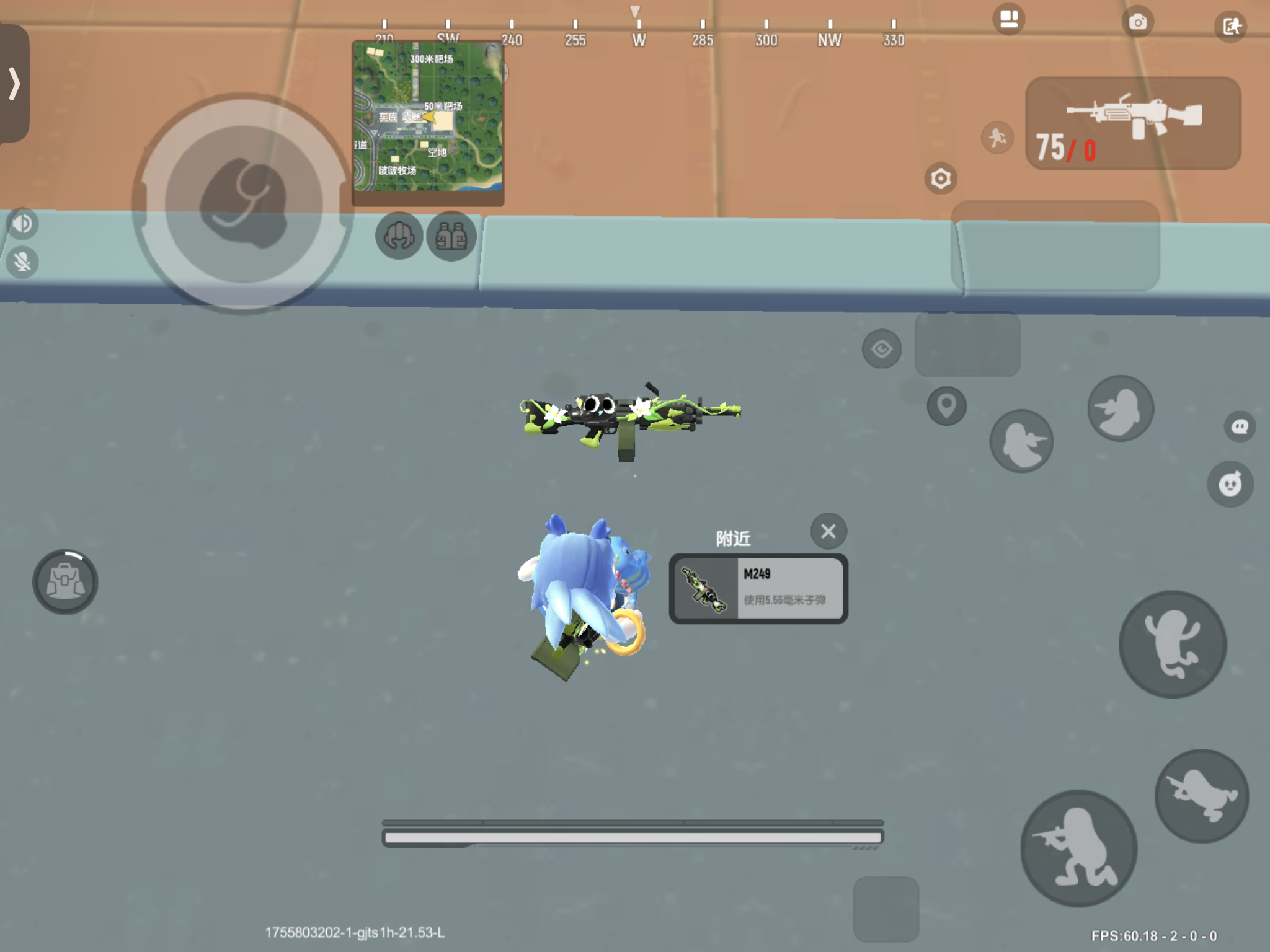Open the settings menu gear icon
This screenshot has width=1270, height=952.
tap(940, 178)
